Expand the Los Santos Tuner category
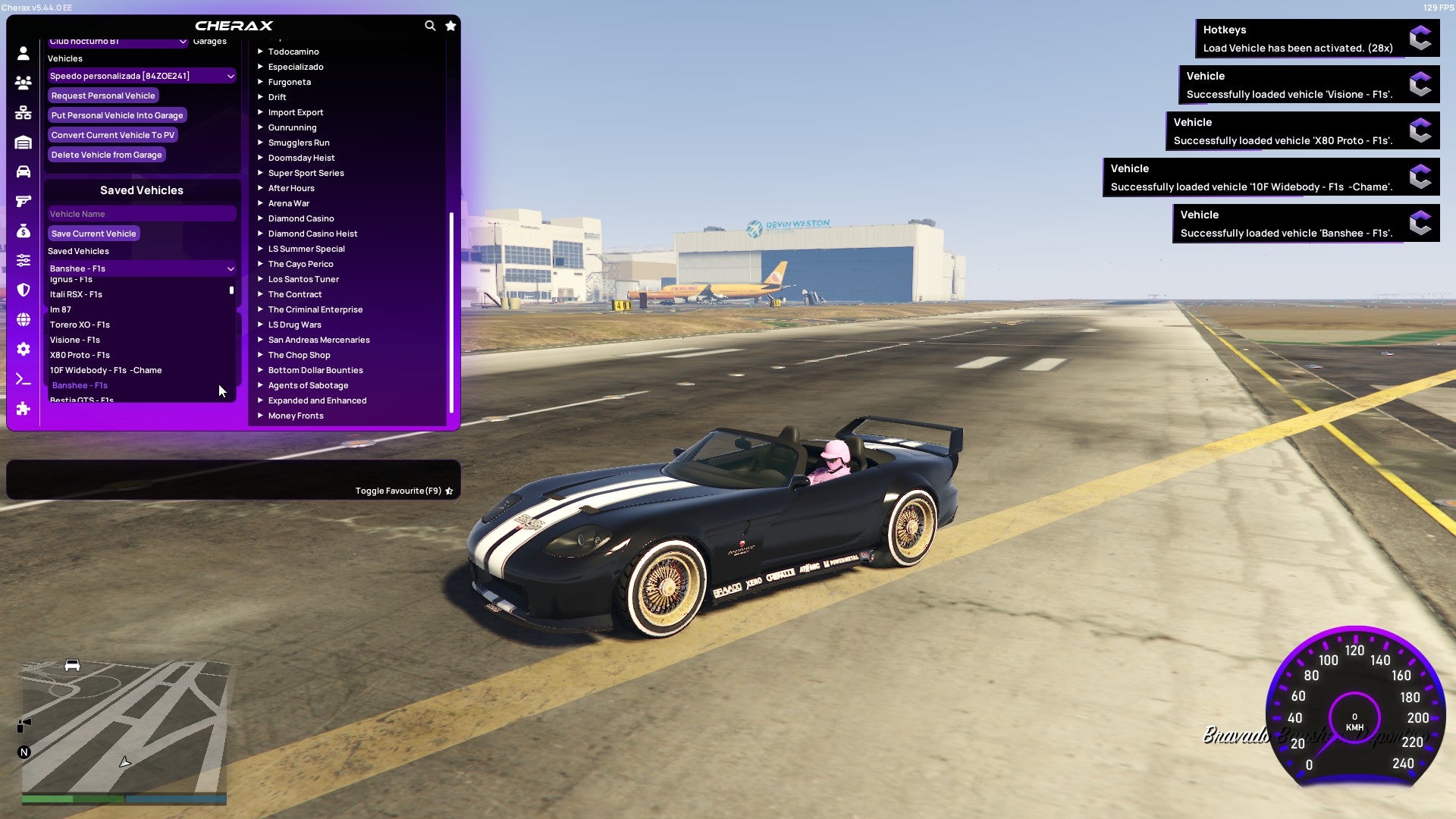 (x=303, y=278)
